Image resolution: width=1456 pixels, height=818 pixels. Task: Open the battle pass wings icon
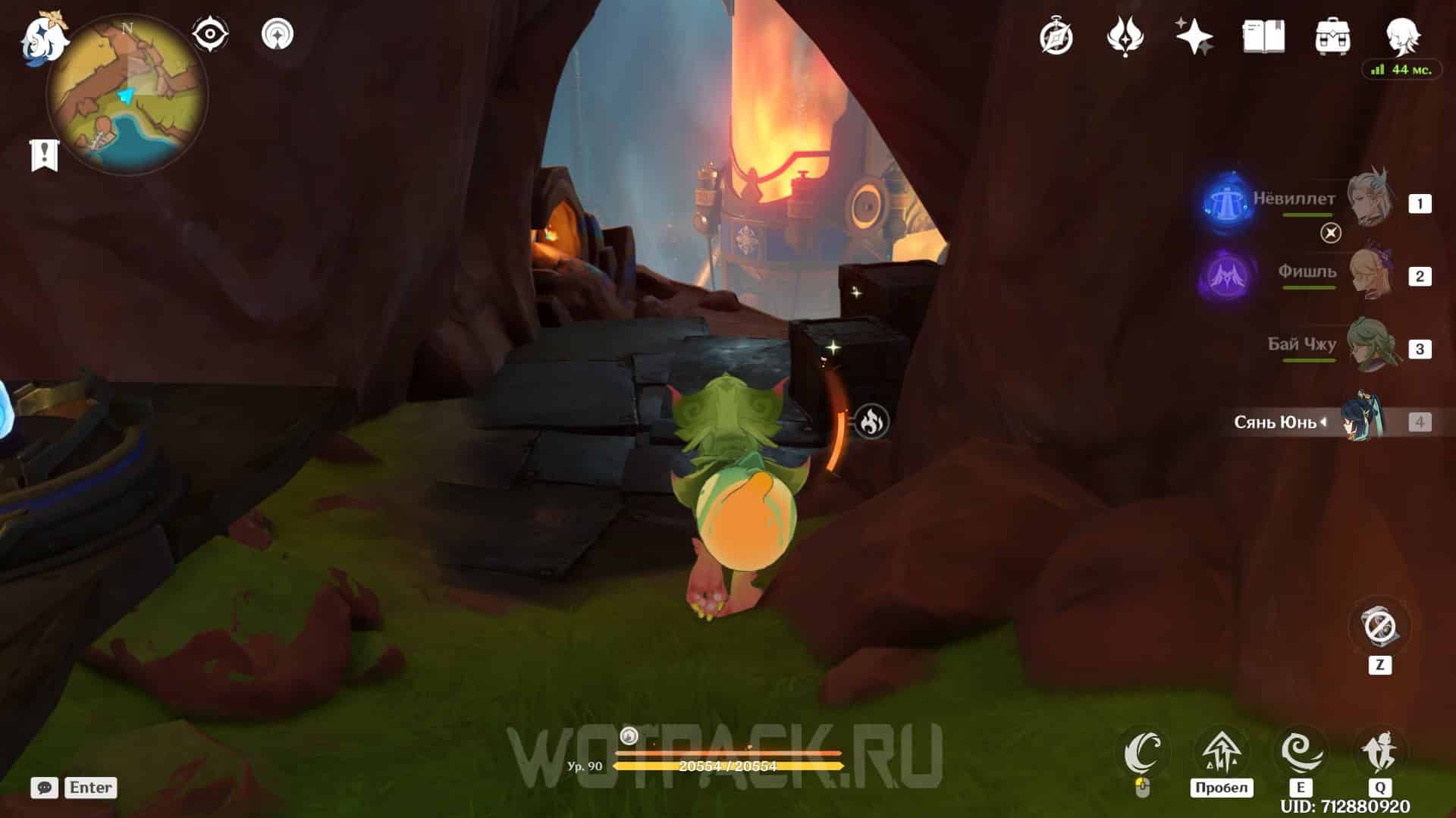point(1125,36)
